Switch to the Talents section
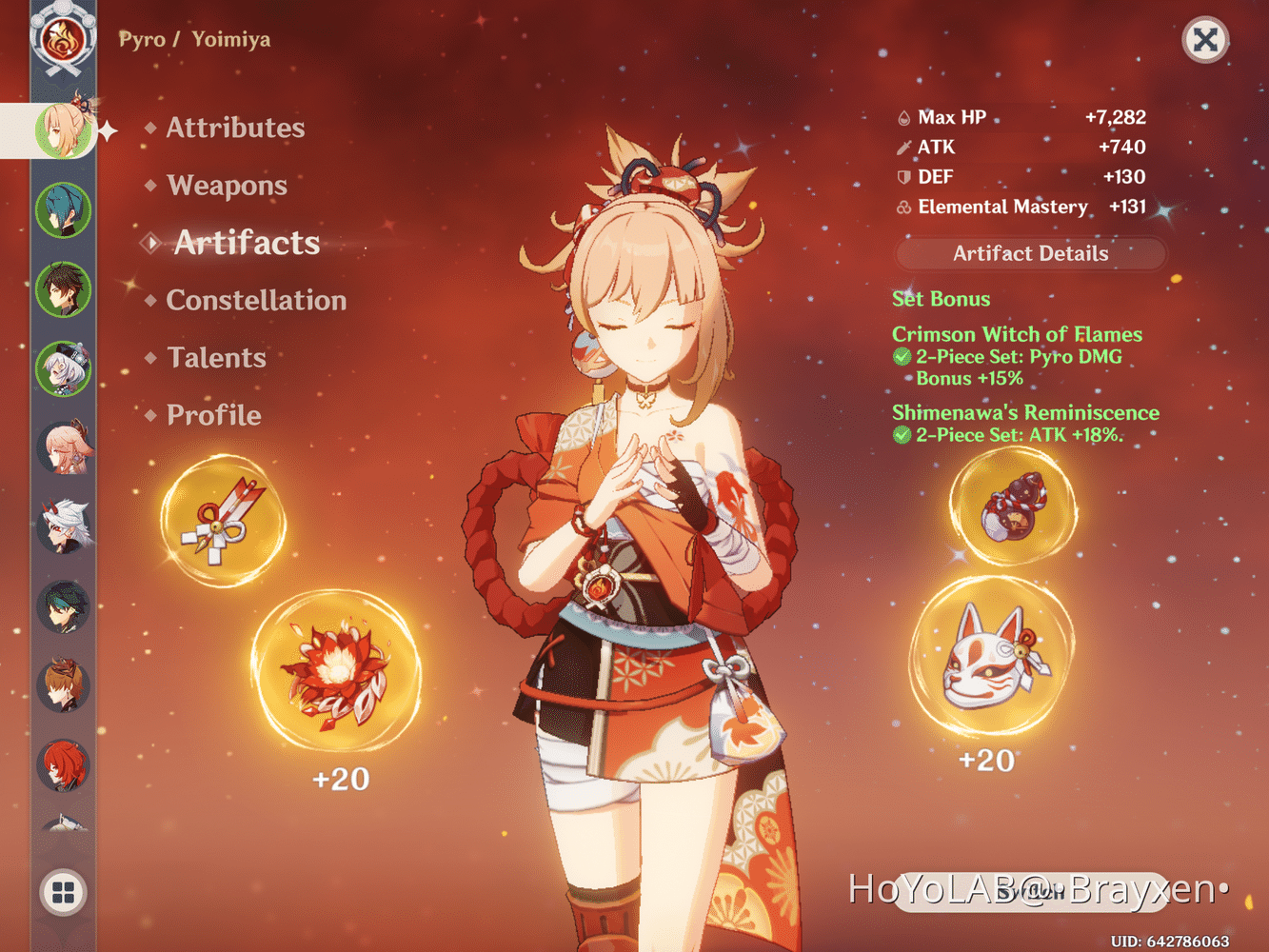 click(215, 358)
